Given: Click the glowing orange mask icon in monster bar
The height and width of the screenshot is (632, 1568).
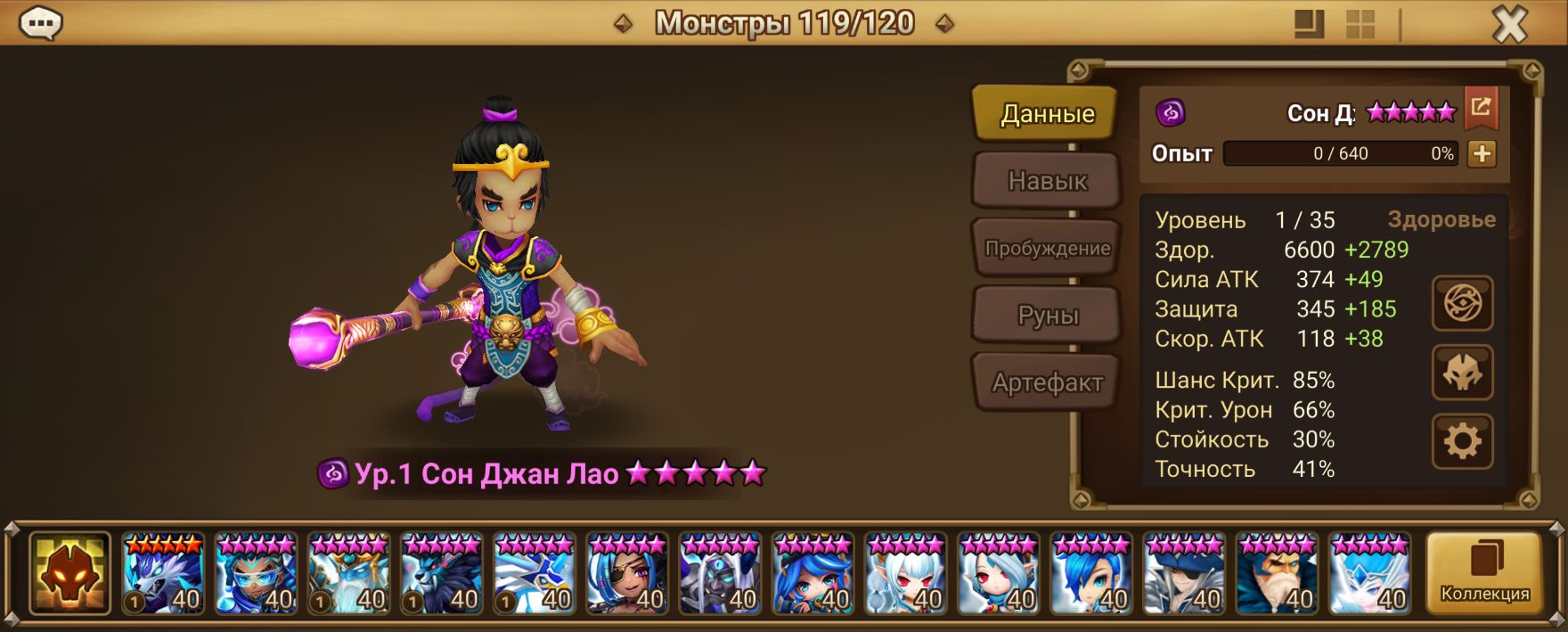Looking at the screenshot, I should click(x=69, y=573).
